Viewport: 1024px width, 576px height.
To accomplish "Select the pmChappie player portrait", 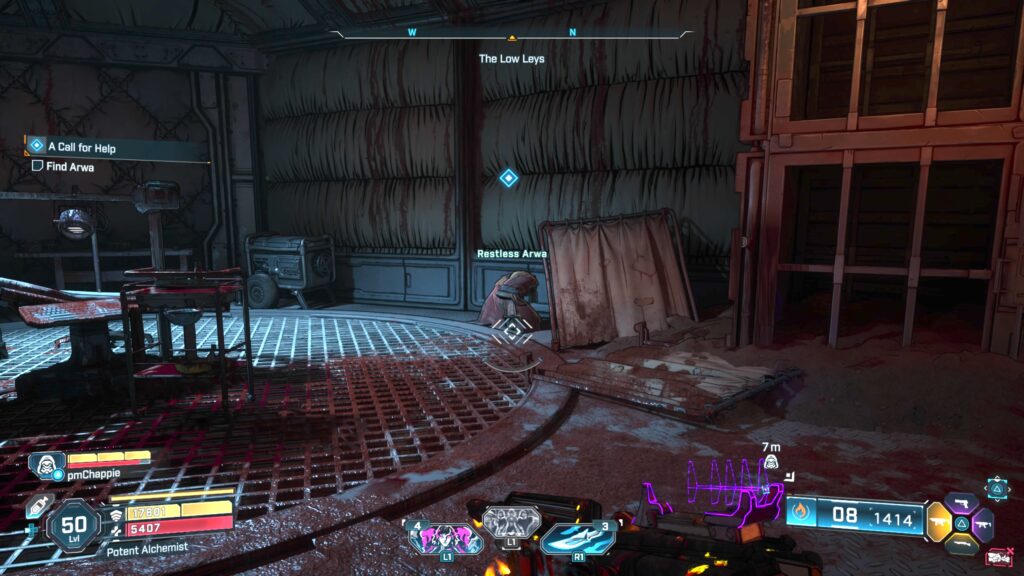I will tap(41, 466).
